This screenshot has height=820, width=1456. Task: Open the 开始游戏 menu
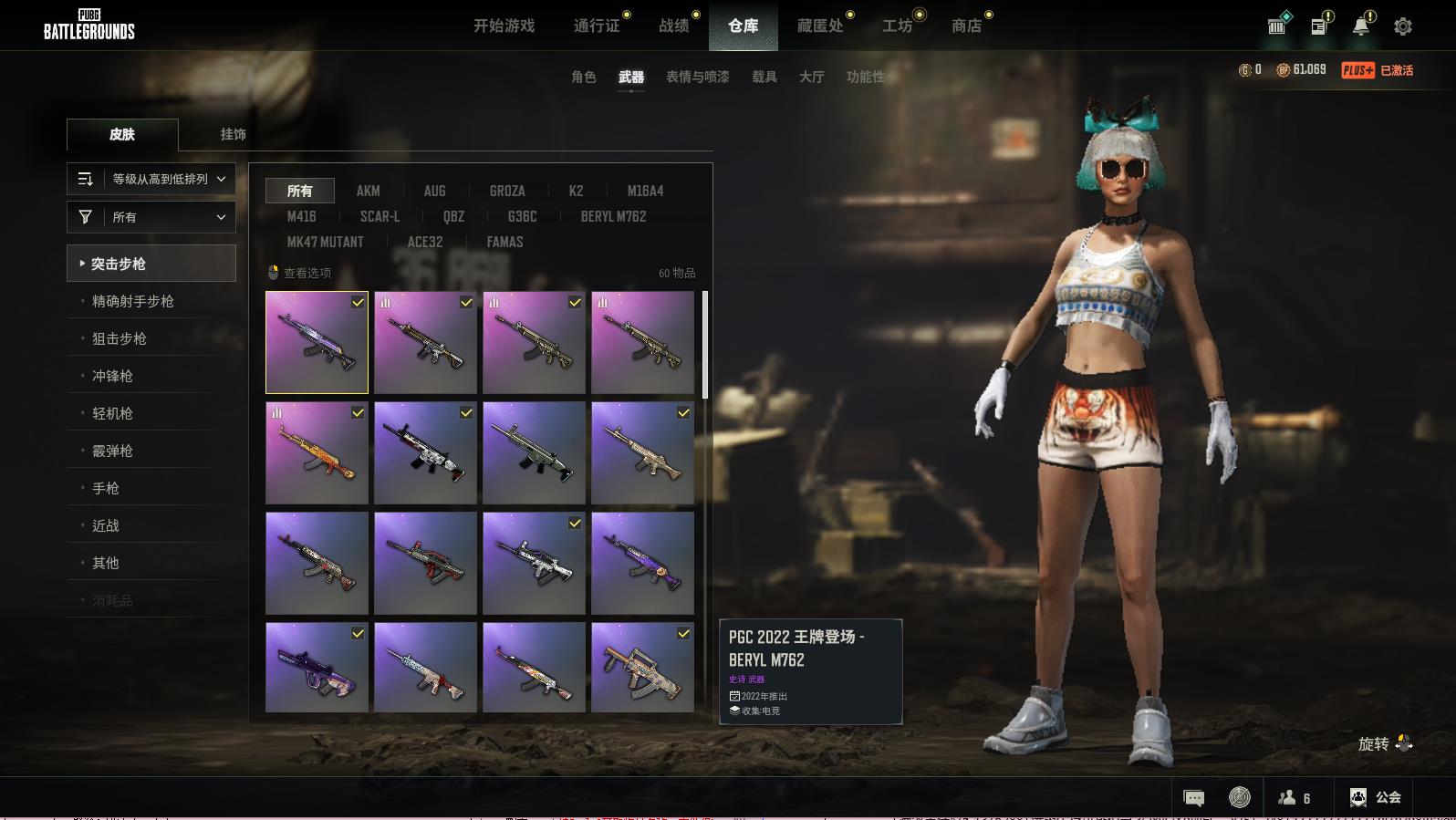click(x=504, y=26)
